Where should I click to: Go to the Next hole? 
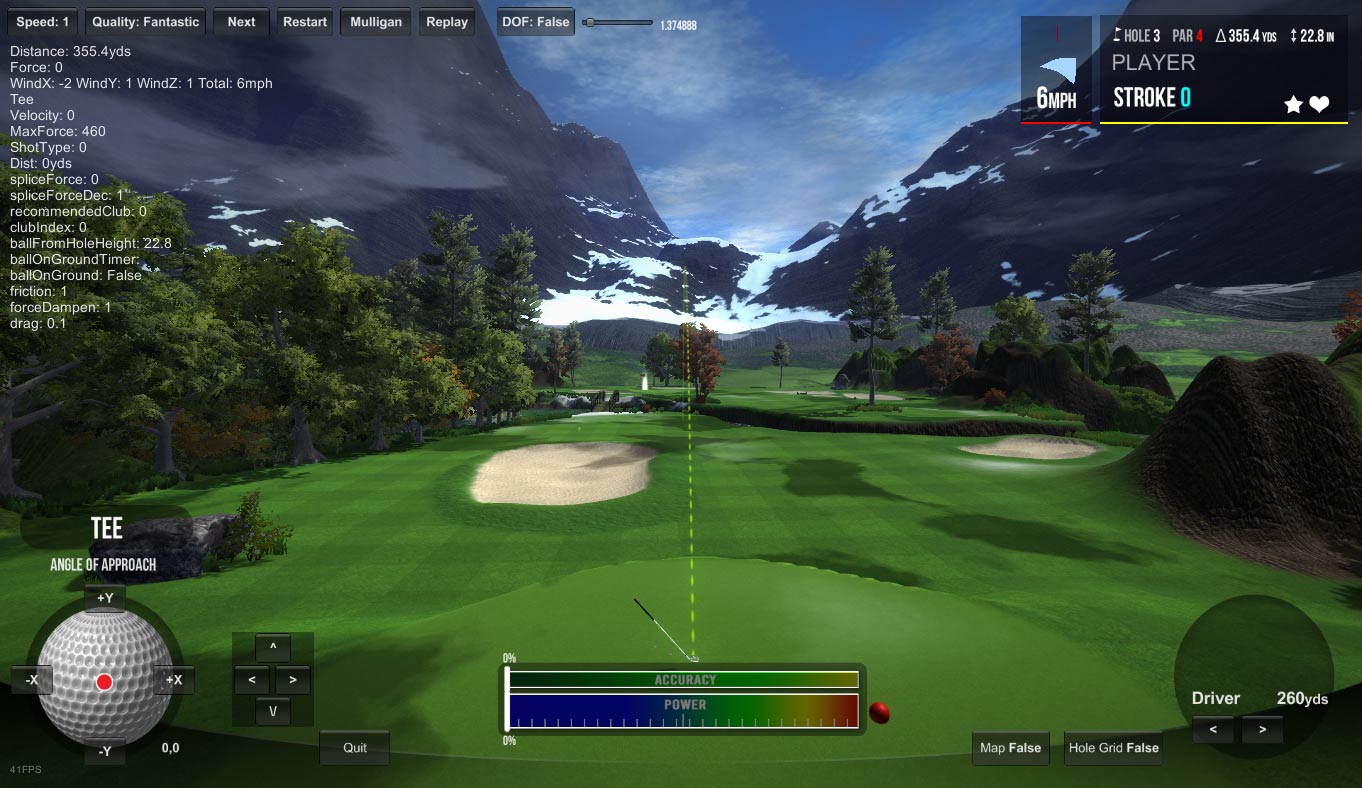tap(241, 21)
